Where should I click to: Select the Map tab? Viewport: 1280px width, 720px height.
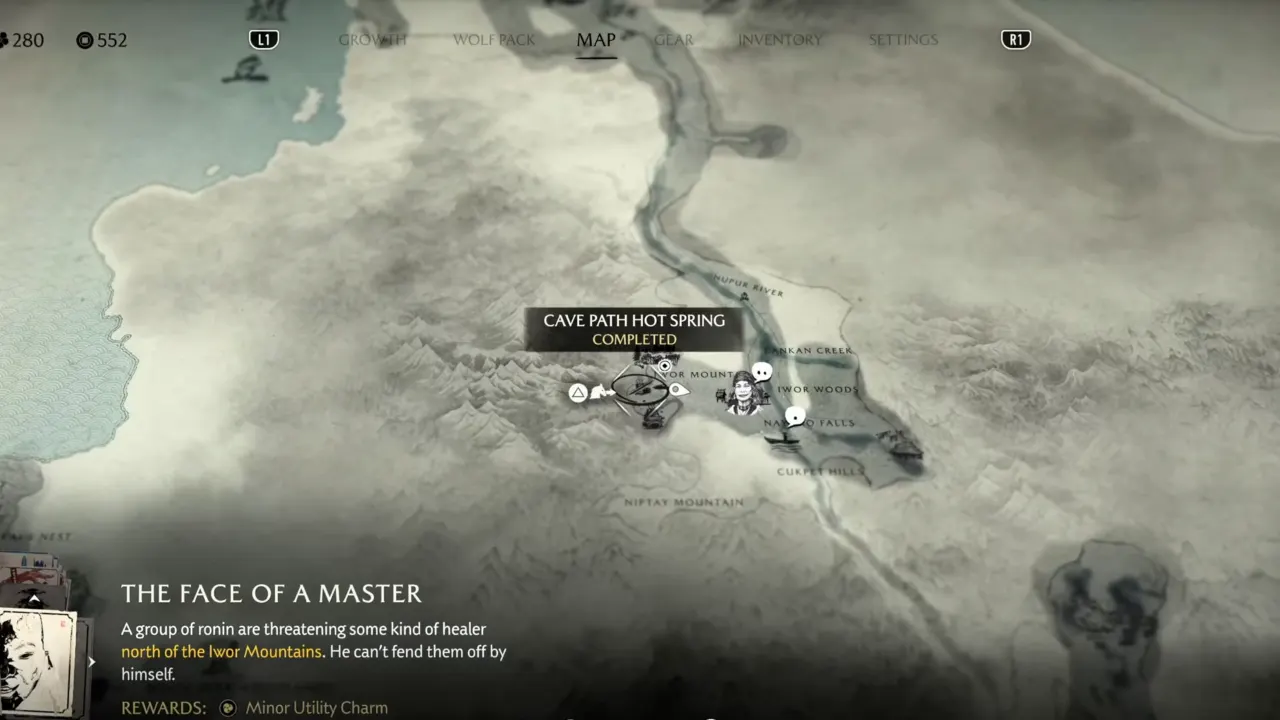tap(596, 40)
